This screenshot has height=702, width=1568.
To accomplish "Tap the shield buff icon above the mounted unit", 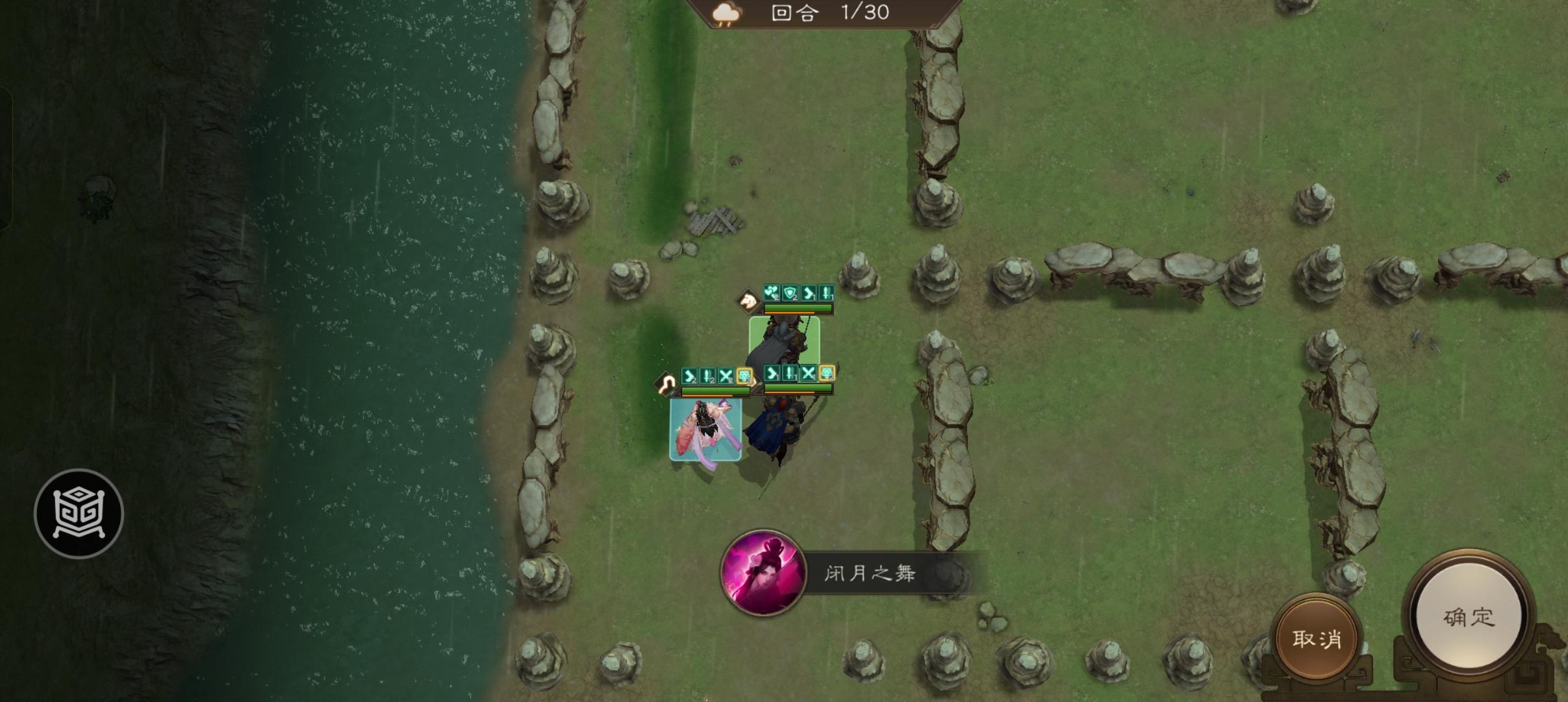I will coord(789,293).
